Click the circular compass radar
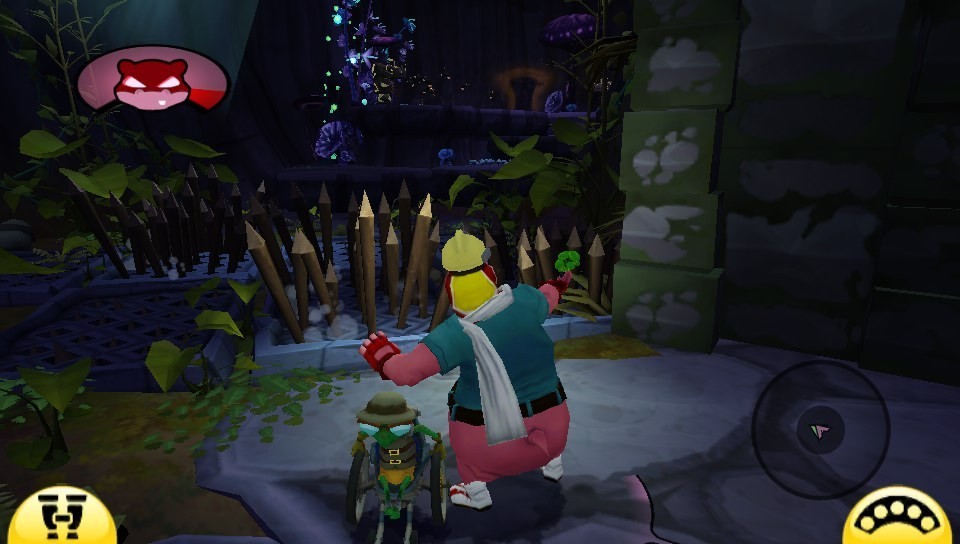960x544 pixels. pyautogui.click(x=820, y=430)
